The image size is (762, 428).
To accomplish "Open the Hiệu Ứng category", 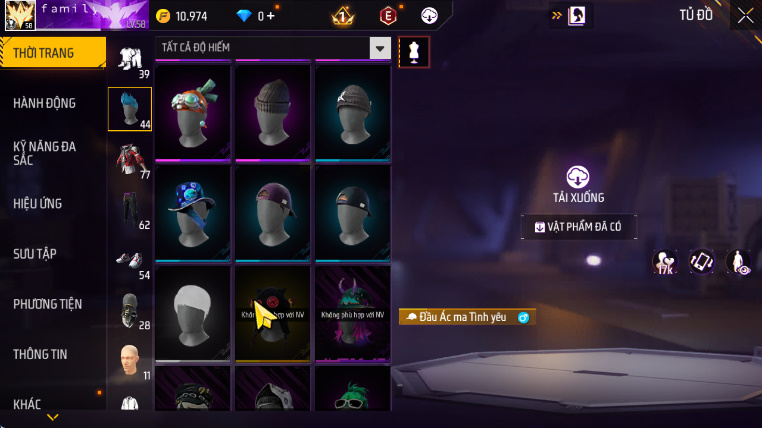I will [38, 203].
